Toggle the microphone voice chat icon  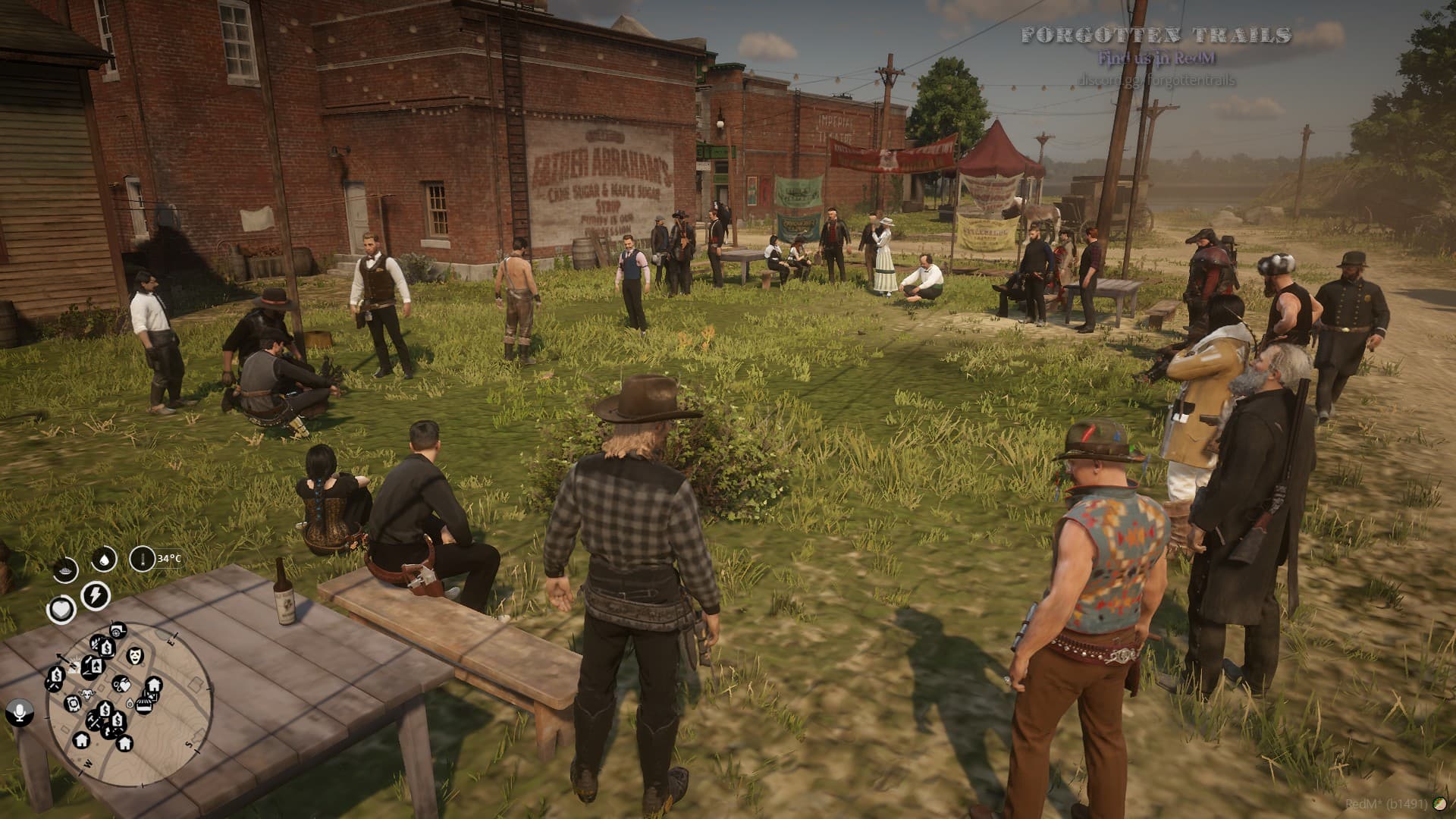pyautogui.click(x=18, y=712)
